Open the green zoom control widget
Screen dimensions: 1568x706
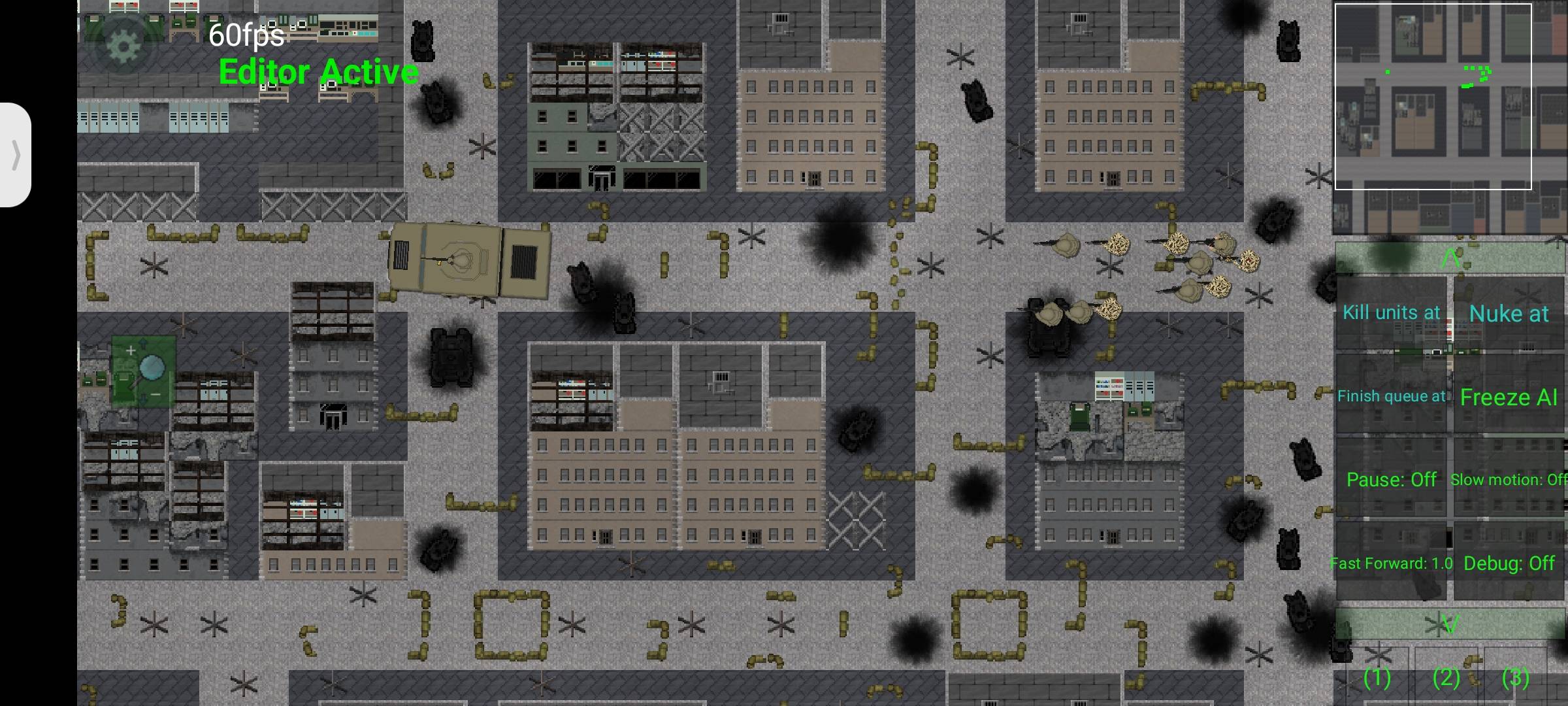pyautogui.click(x=144, y=371)
